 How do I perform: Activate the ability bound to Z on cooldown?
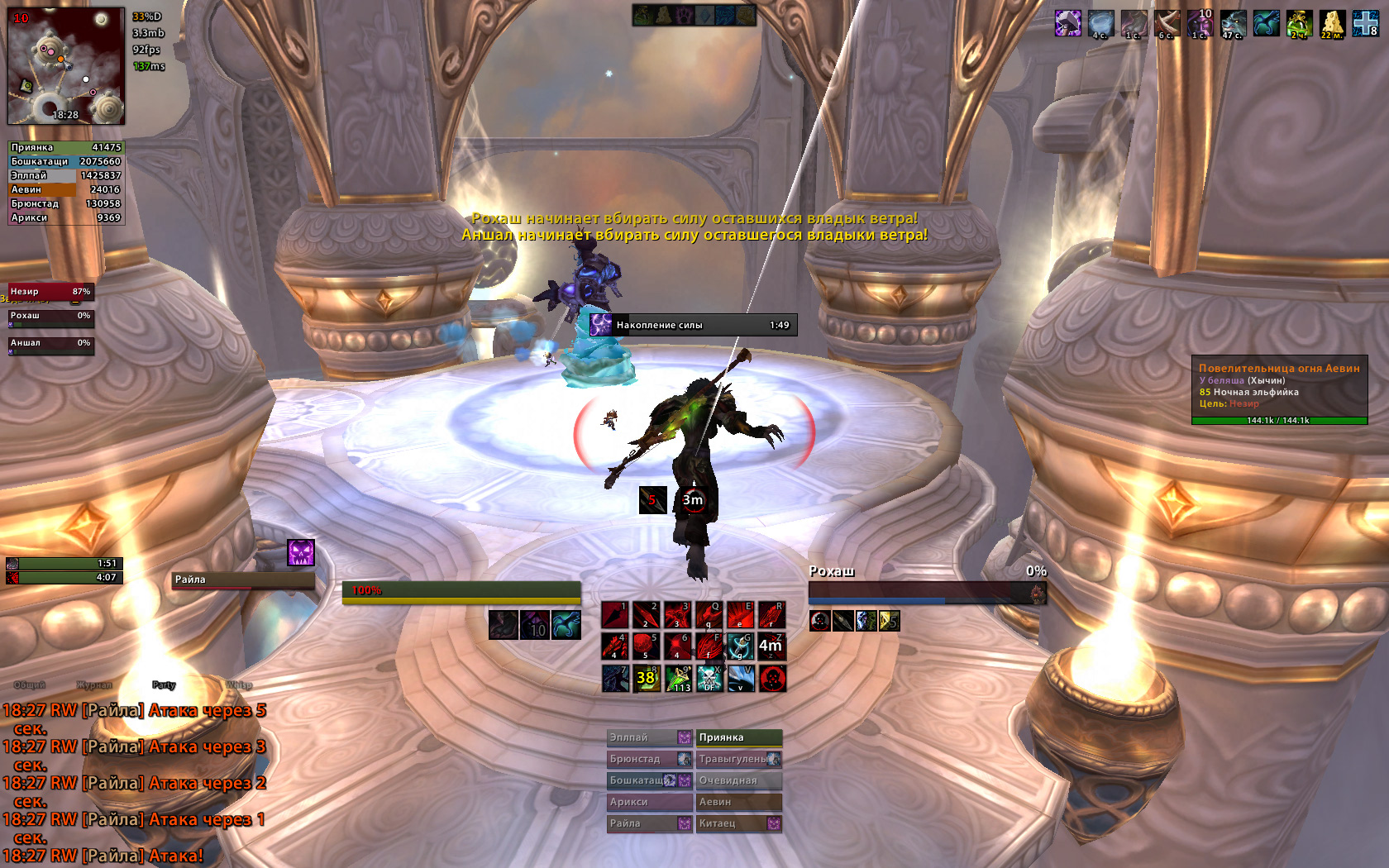(x=771, y=646)
